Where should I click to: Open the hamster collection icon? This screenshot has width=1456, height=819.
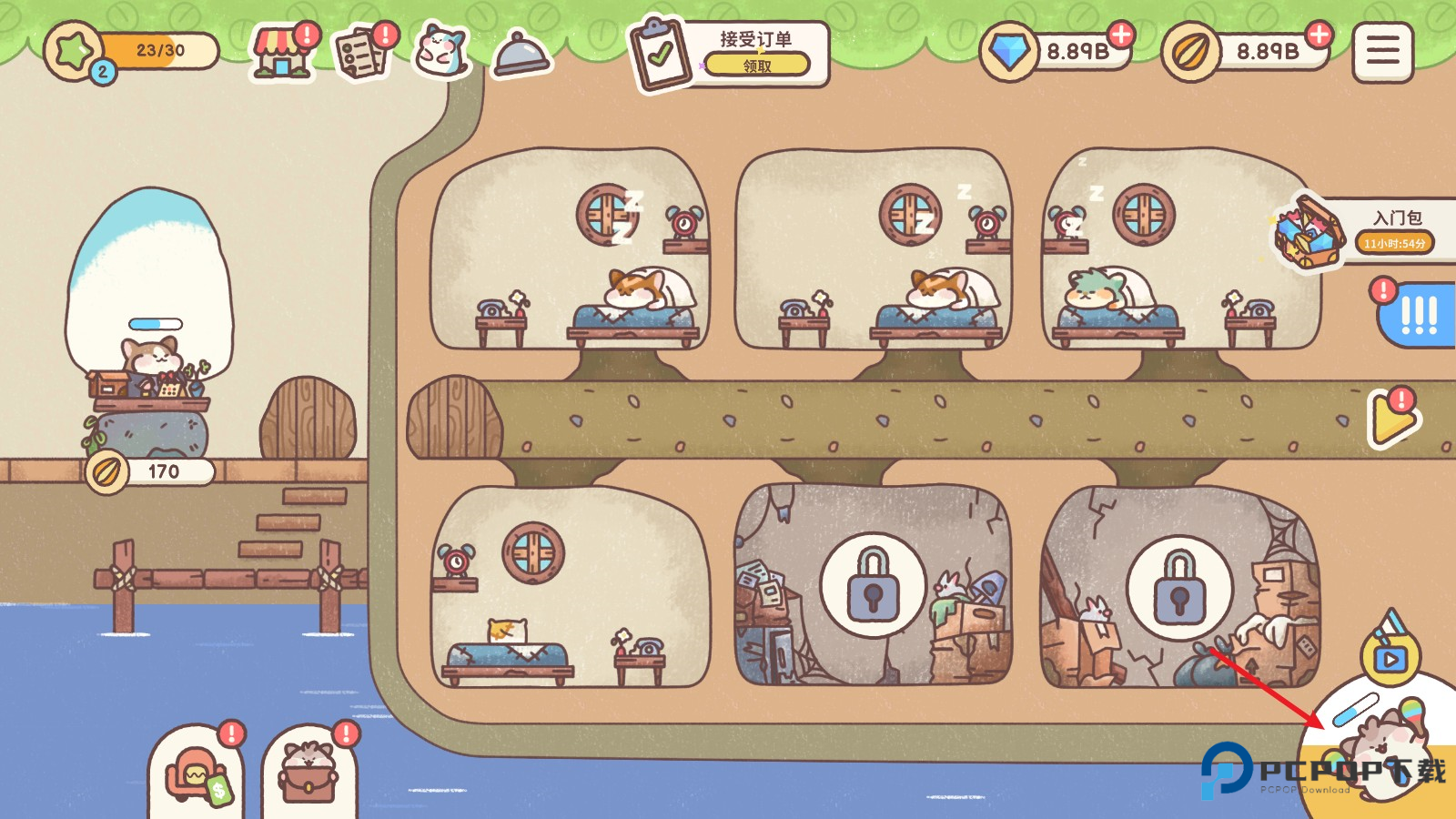[x=441, y=50]
